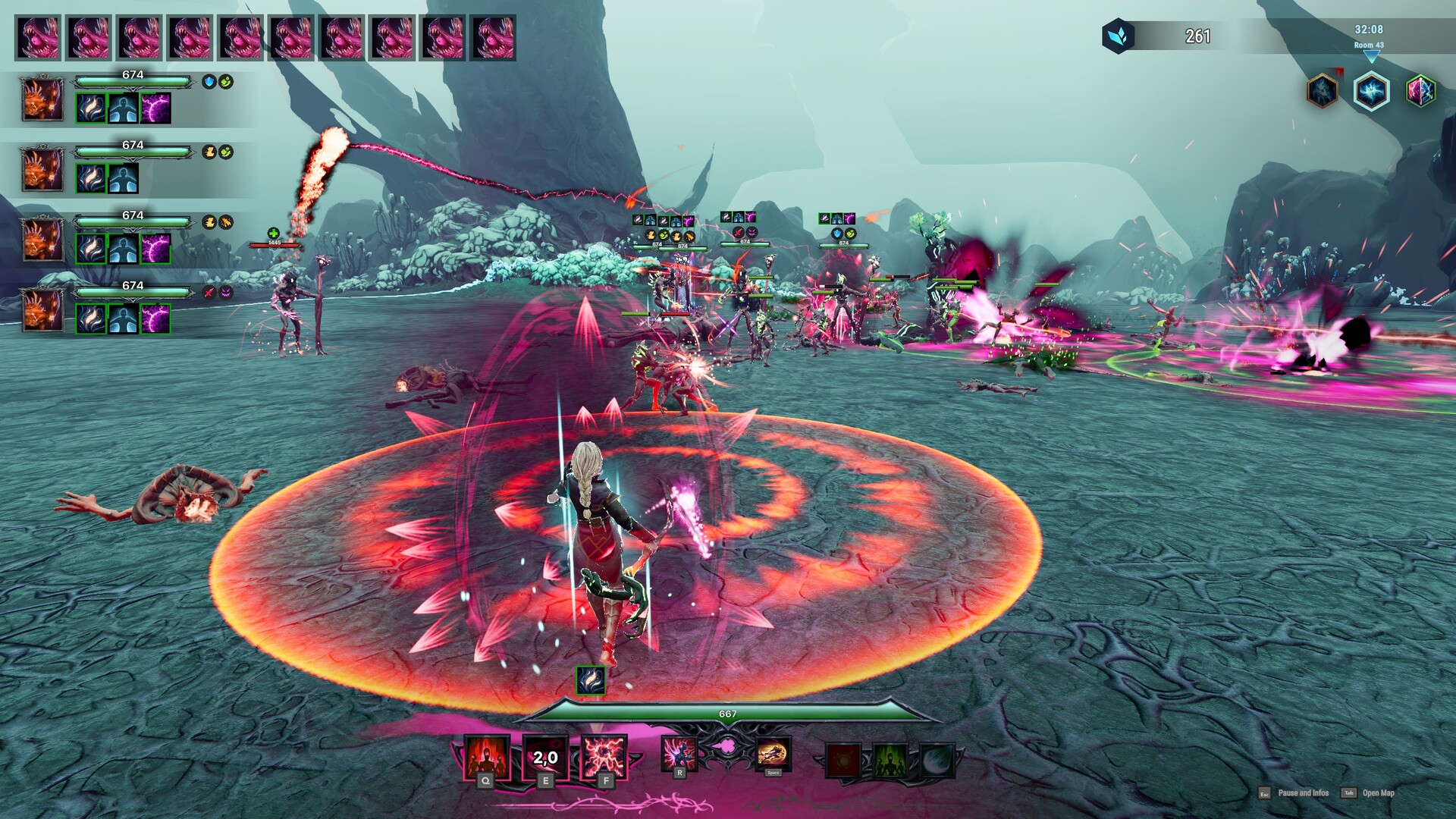Click the purple orb skill on the fourth party member

click(x=155, y=317)
